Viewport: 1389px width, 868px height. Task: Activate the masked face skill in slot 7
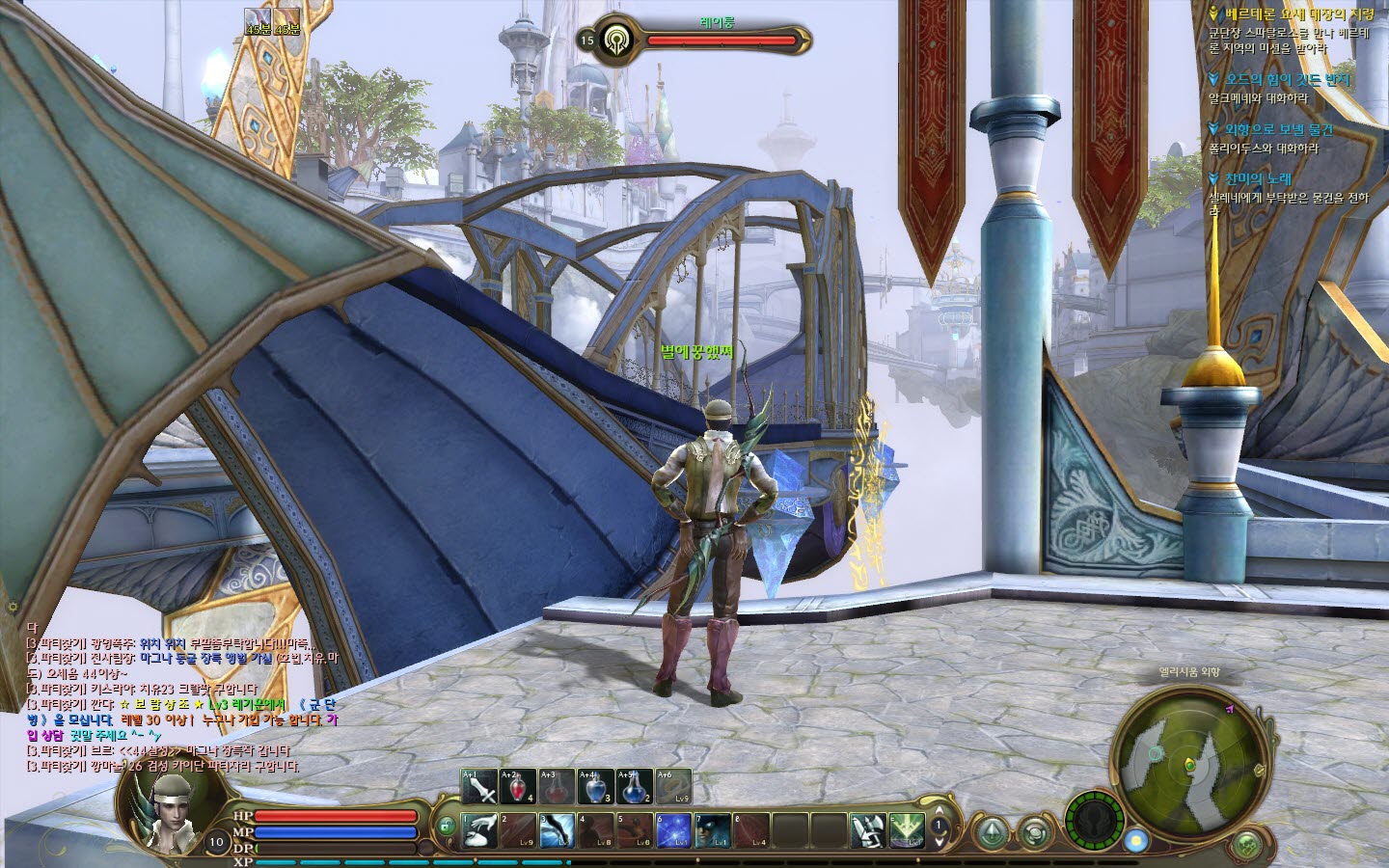coord(712,830)
